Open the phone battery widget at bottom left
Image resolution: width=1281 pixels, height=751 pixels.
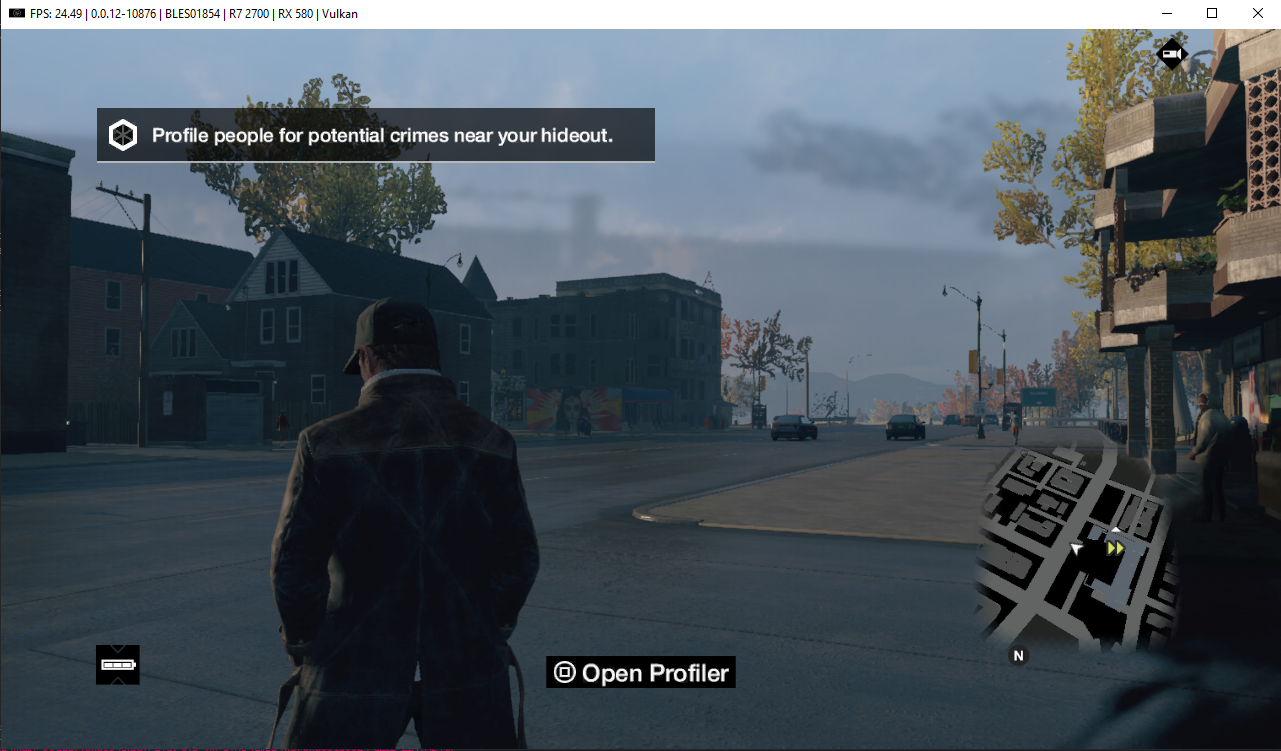point(117,664)
